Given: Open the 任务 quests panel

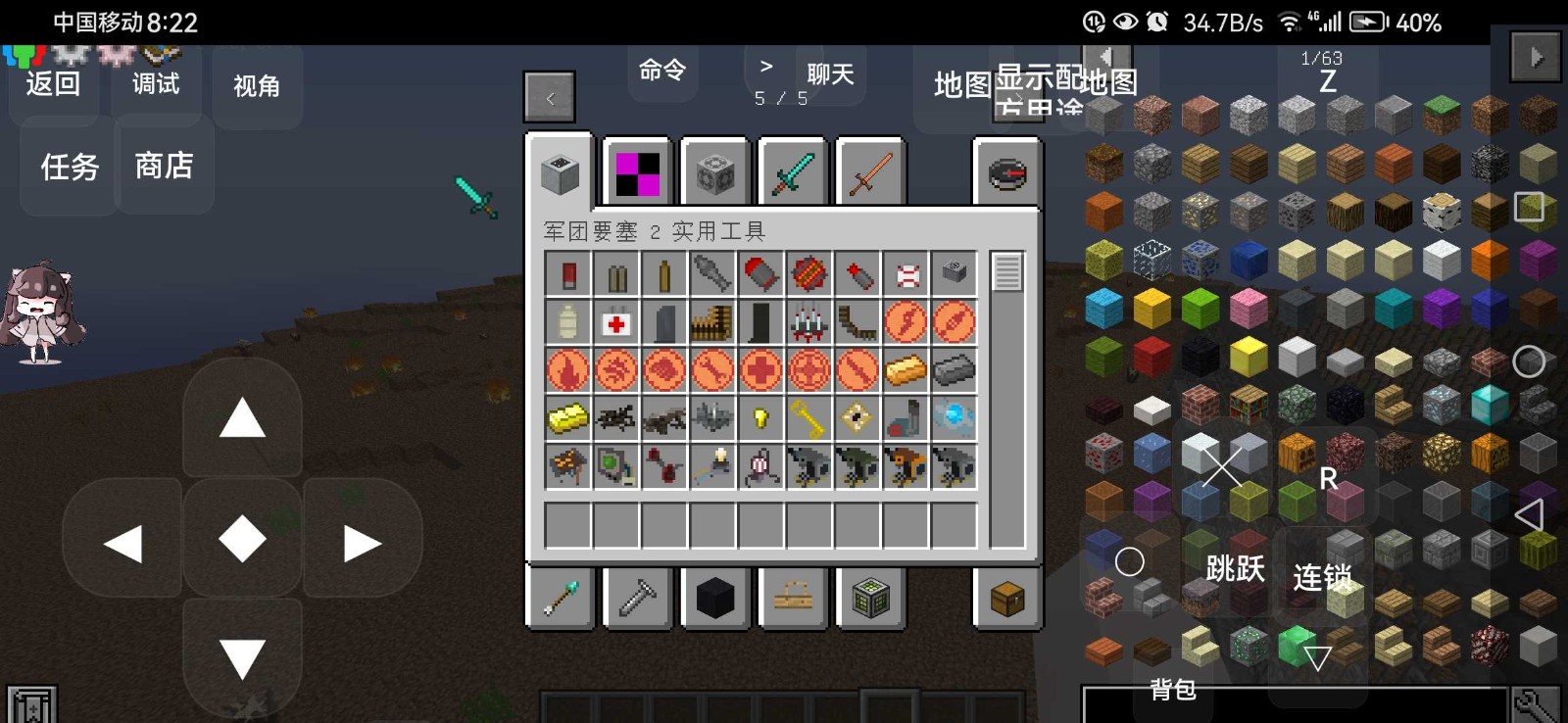Looking at the screenshot, I should click(x=70, y=167).
